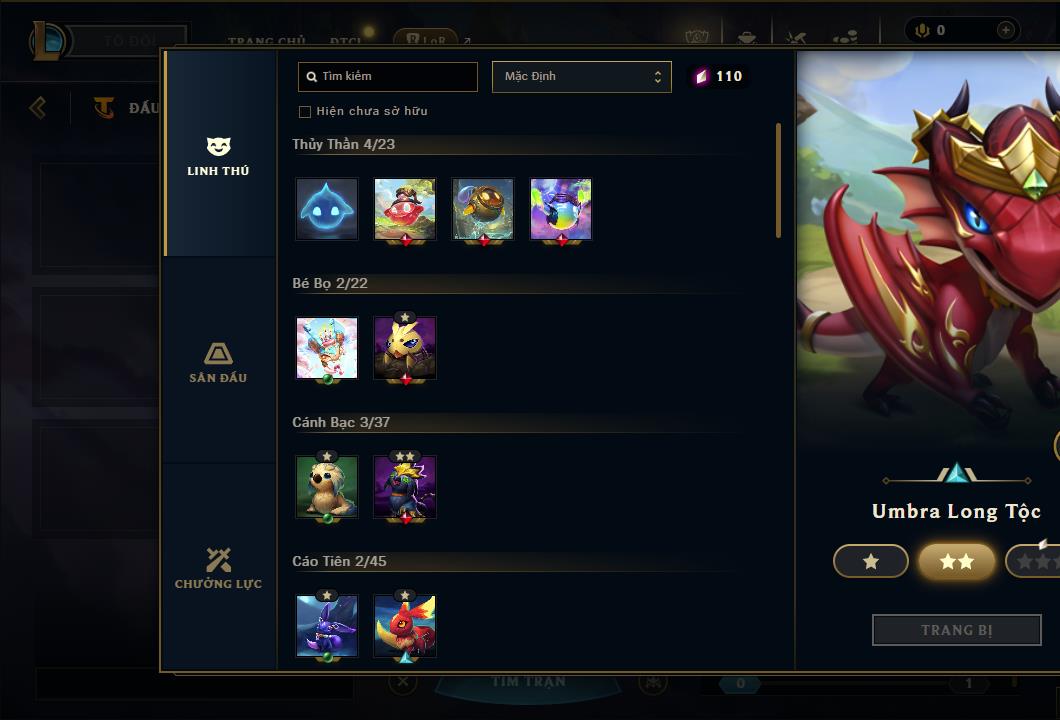Choose the two-star tier button
The width and height of the screenshot is (1060, 720).
pos(956,561)
